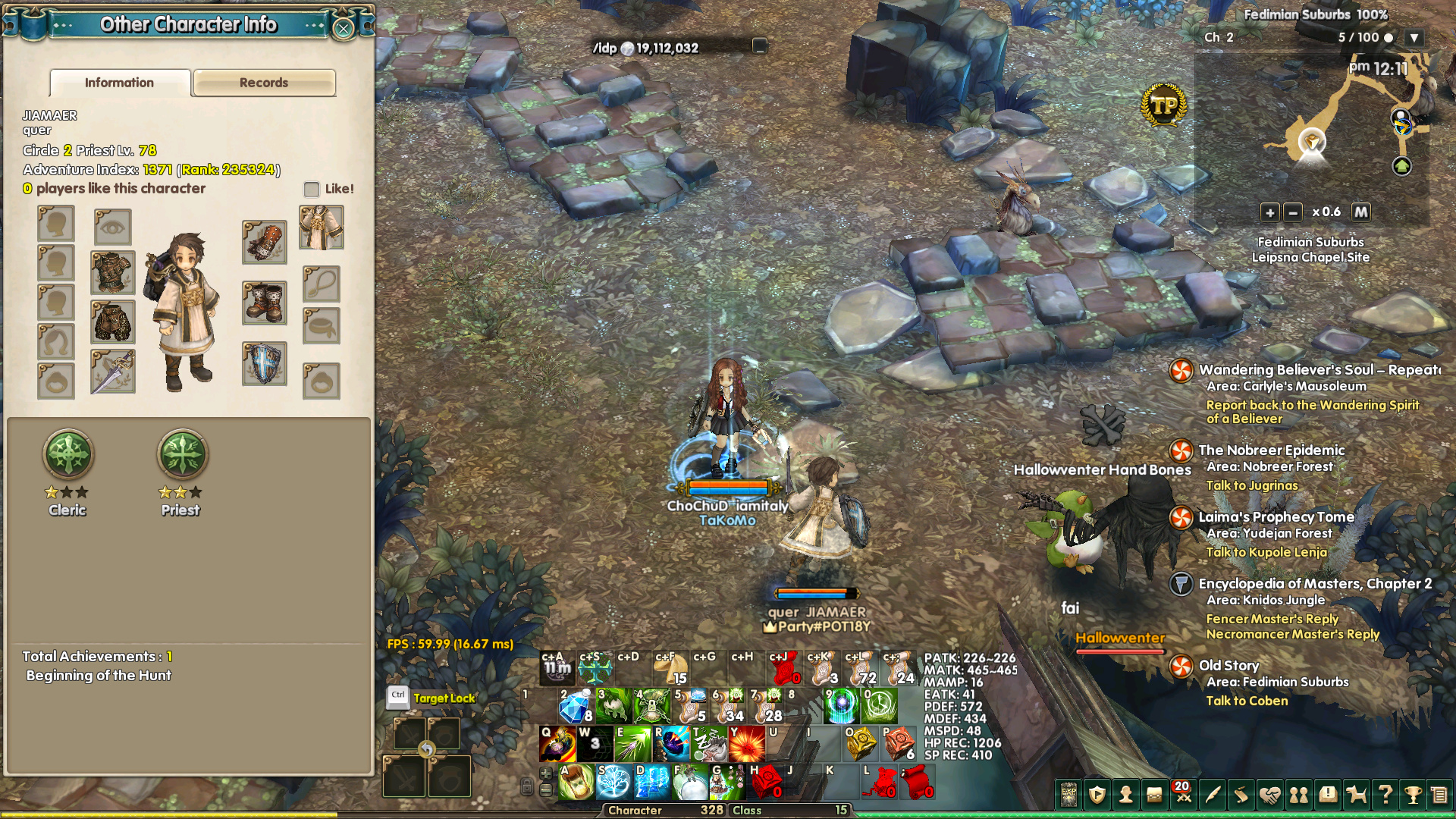1456x819 pixels.
Task: Use the blue crystal item on hotbar
Action: click(574, 708)
